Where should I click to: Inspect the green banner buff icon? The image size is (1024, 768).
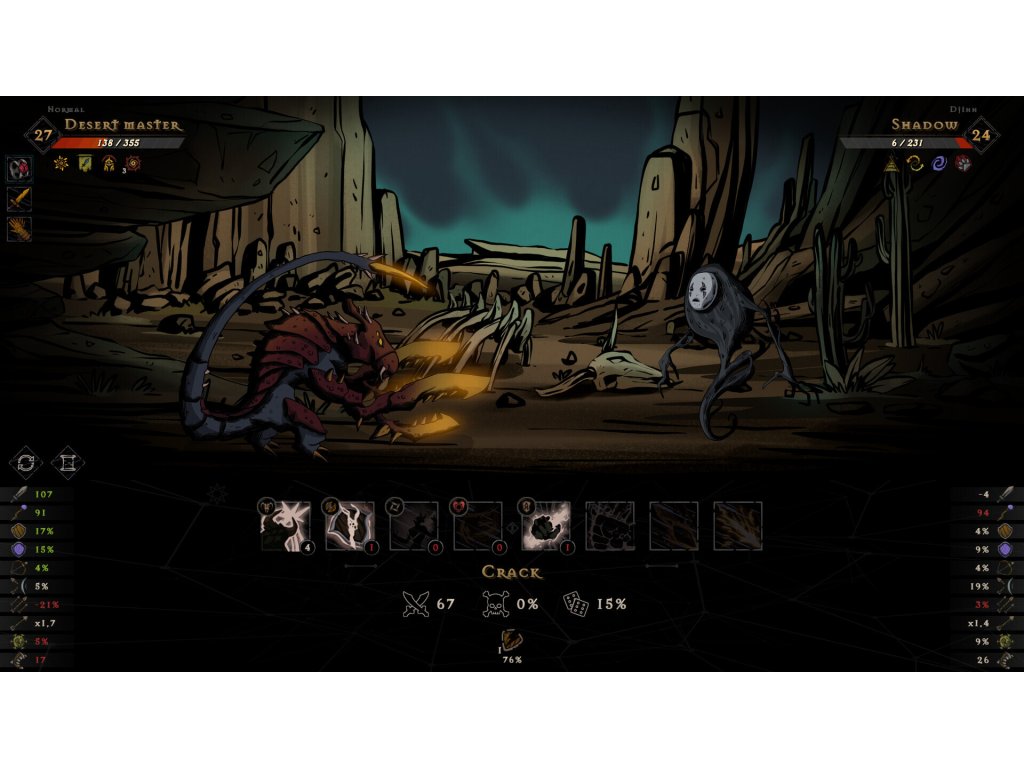click(85, 163)
